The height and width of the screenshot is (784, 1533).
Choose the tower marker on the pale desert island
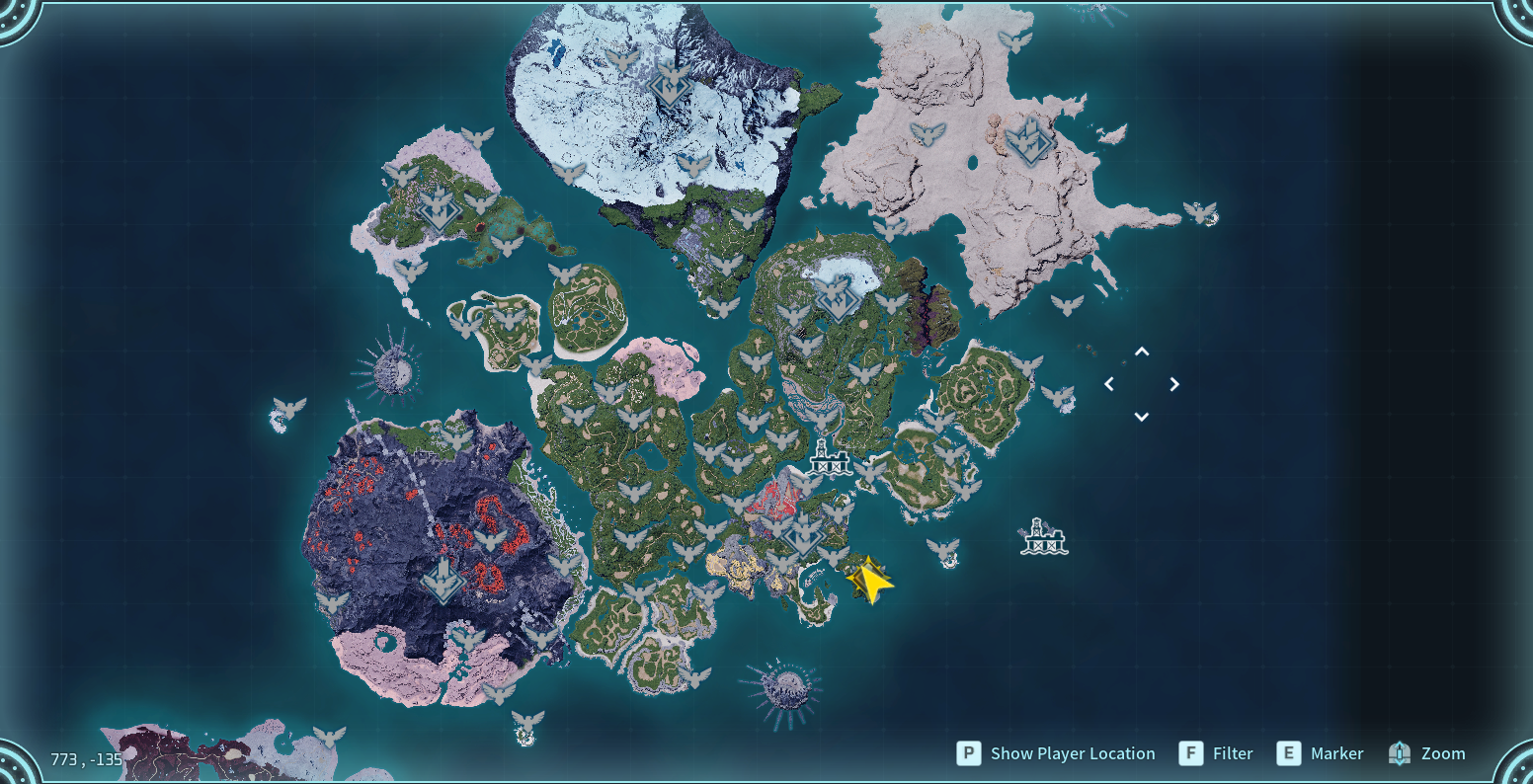tap(1027, 141)
